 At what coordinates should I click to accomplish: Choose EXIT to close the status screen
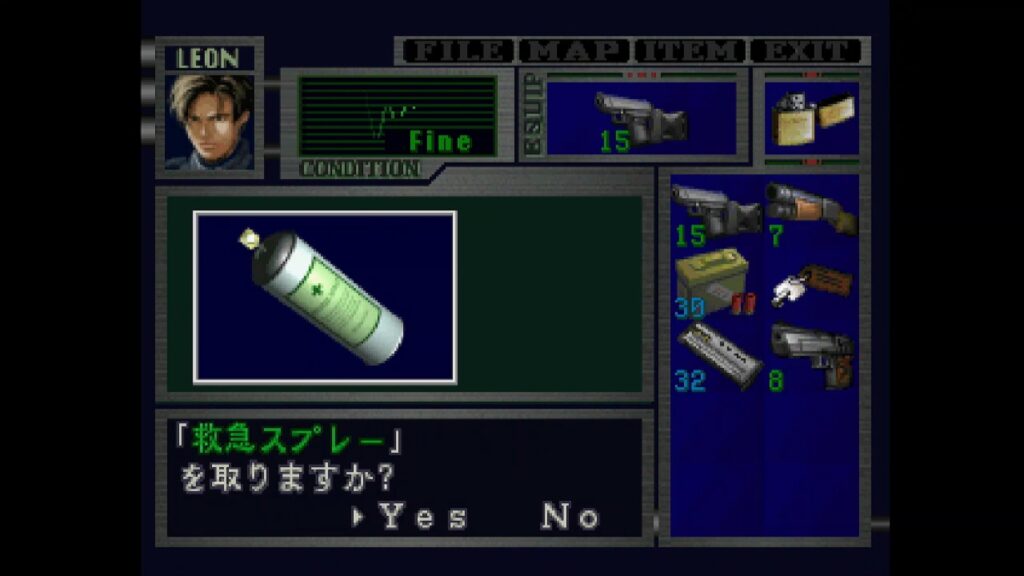point(808,51)
